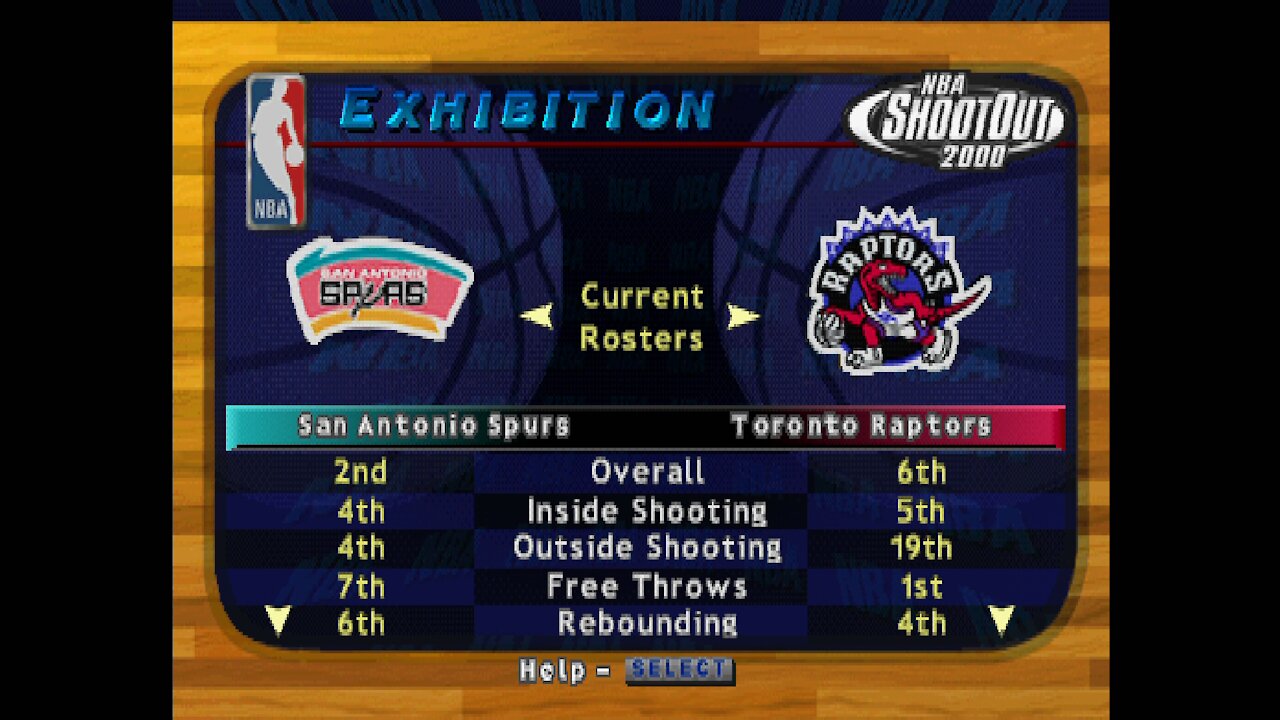Switch rosters using the left yellow arrow
Viewport: 1280px width, 720px height.
pos(537,315)
